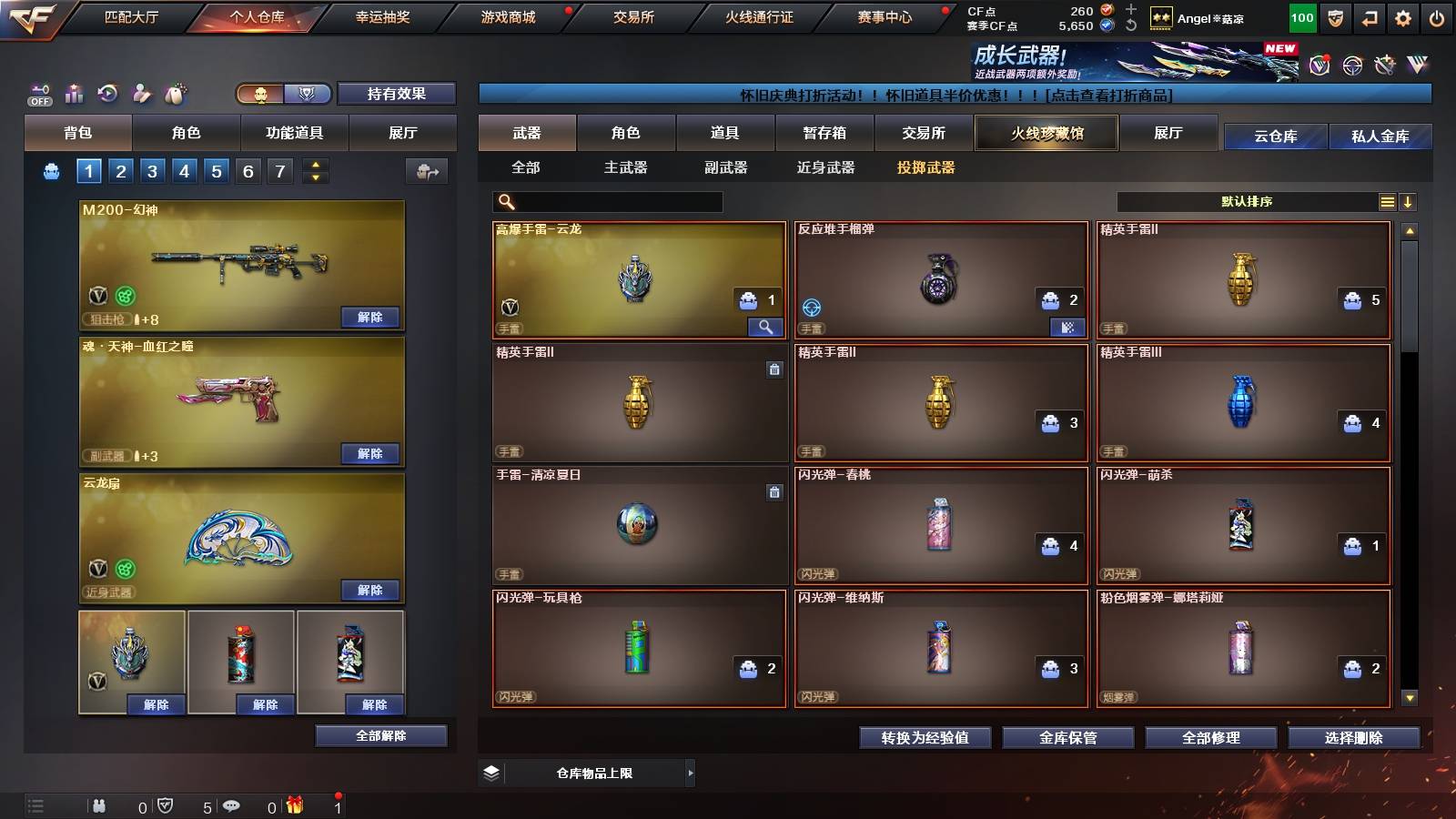The width and height of the screenshot is (1456, 819).
Task: Click the power exit icon at top right
Action: [x=1436, y=16]
